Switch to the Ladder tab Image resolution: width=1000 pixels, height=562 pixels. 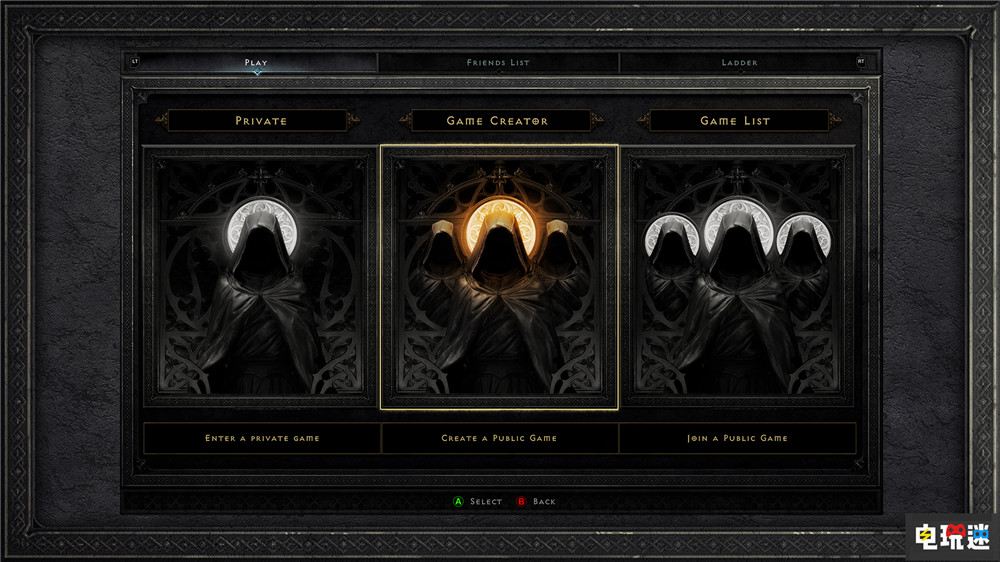coord(740,63)
